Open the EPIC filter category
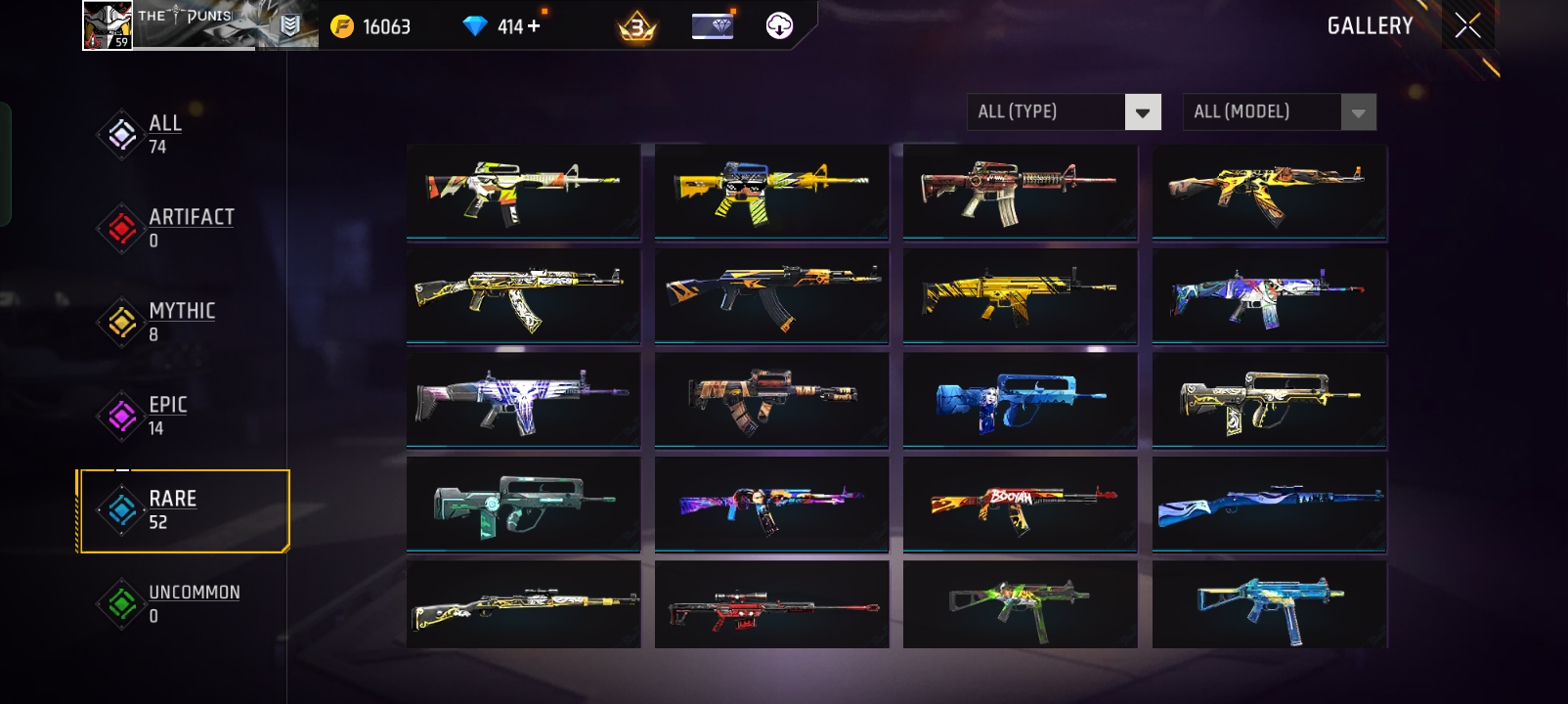 [x=168, y=417]
